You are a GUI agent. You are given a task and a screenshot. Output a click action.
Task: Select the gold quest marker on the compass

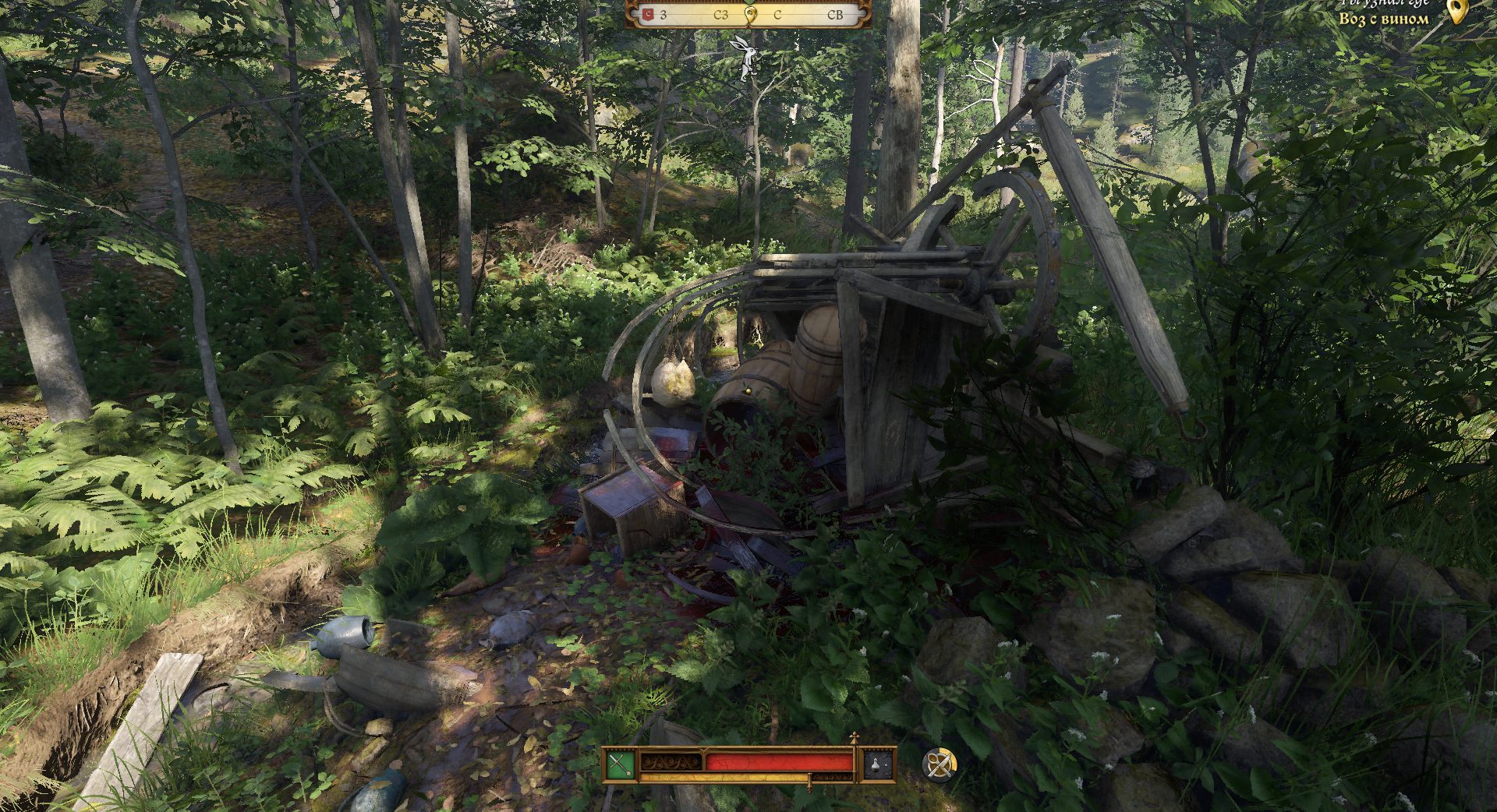click(x=750, y=14)
